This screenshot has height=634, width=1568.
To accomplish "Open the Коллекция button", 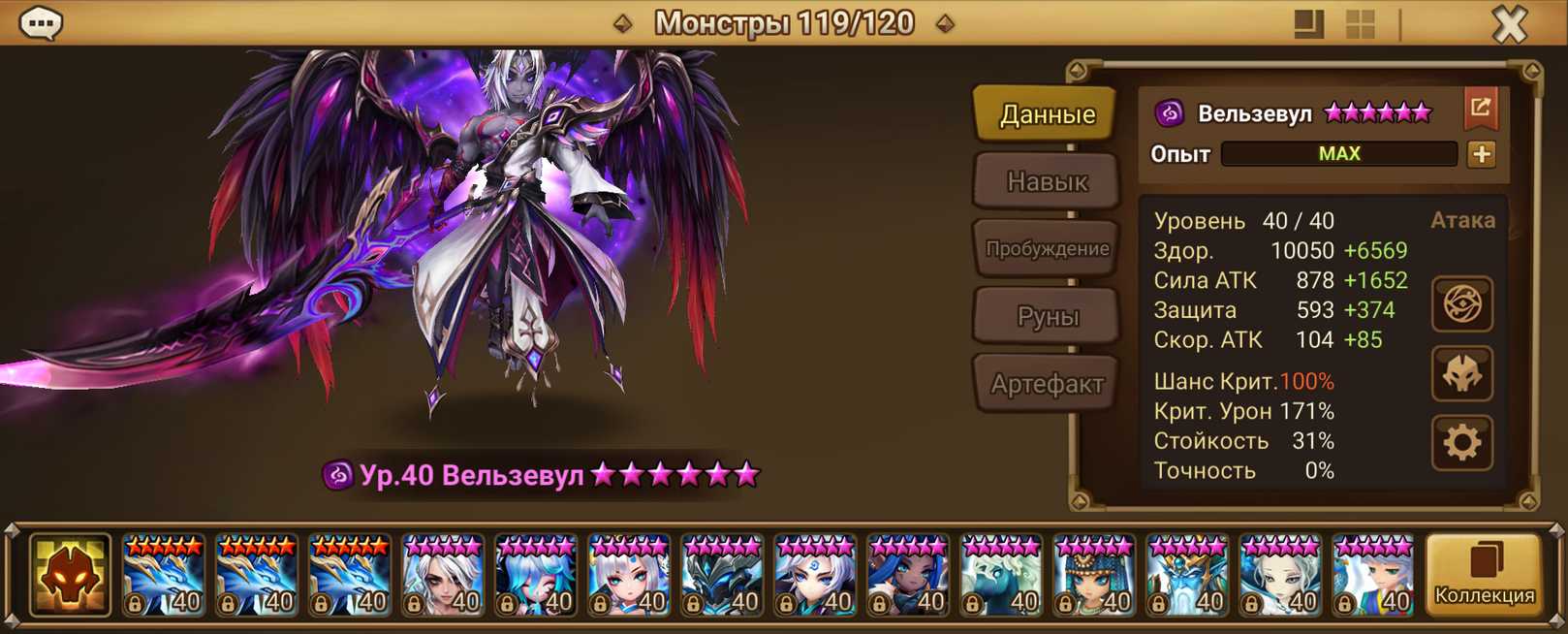I will click(x=1484, y=575).
